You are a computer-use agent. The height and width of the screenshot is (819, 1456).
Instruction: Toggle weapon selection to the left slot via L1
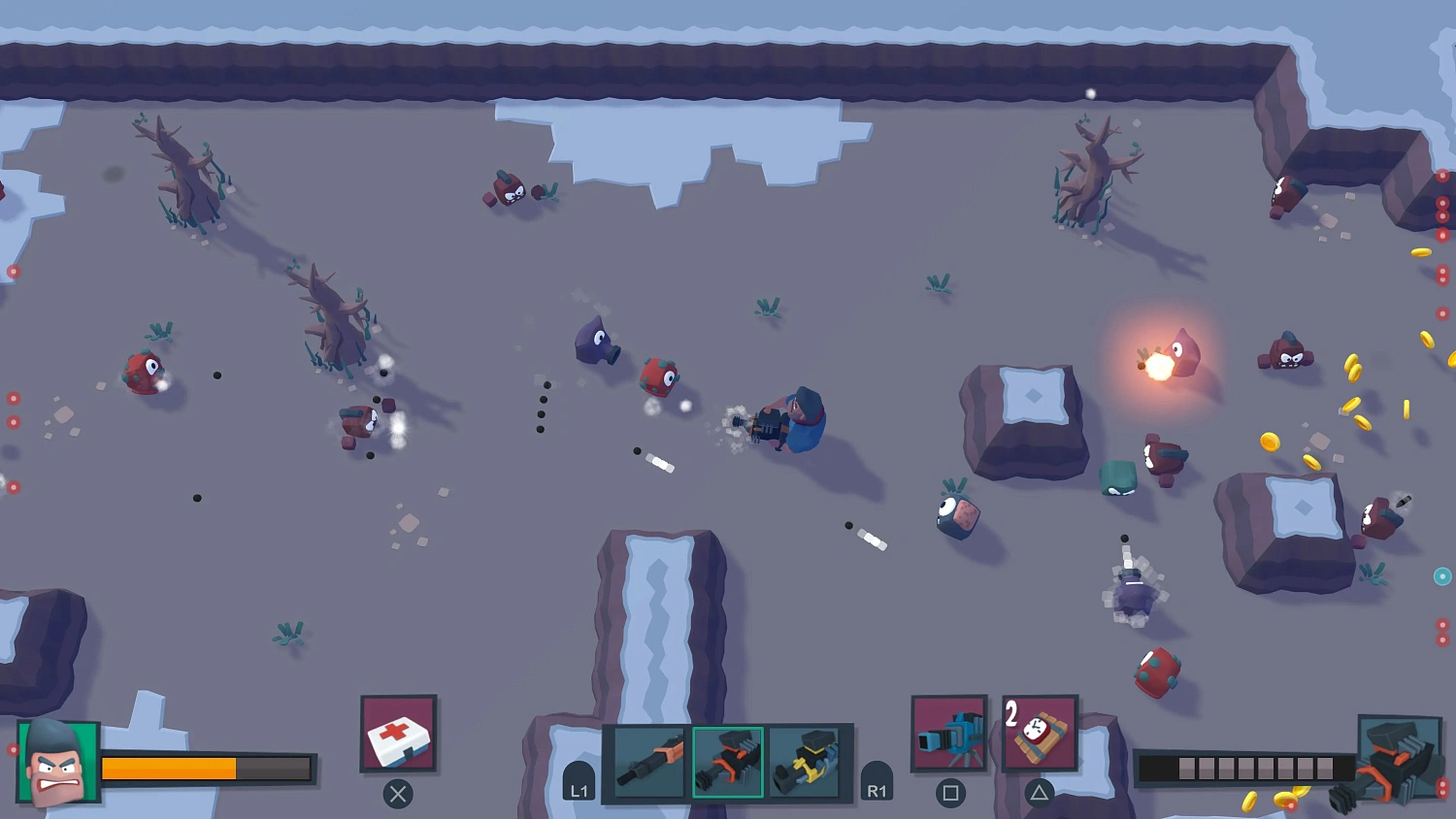click(x=579, y=788)
